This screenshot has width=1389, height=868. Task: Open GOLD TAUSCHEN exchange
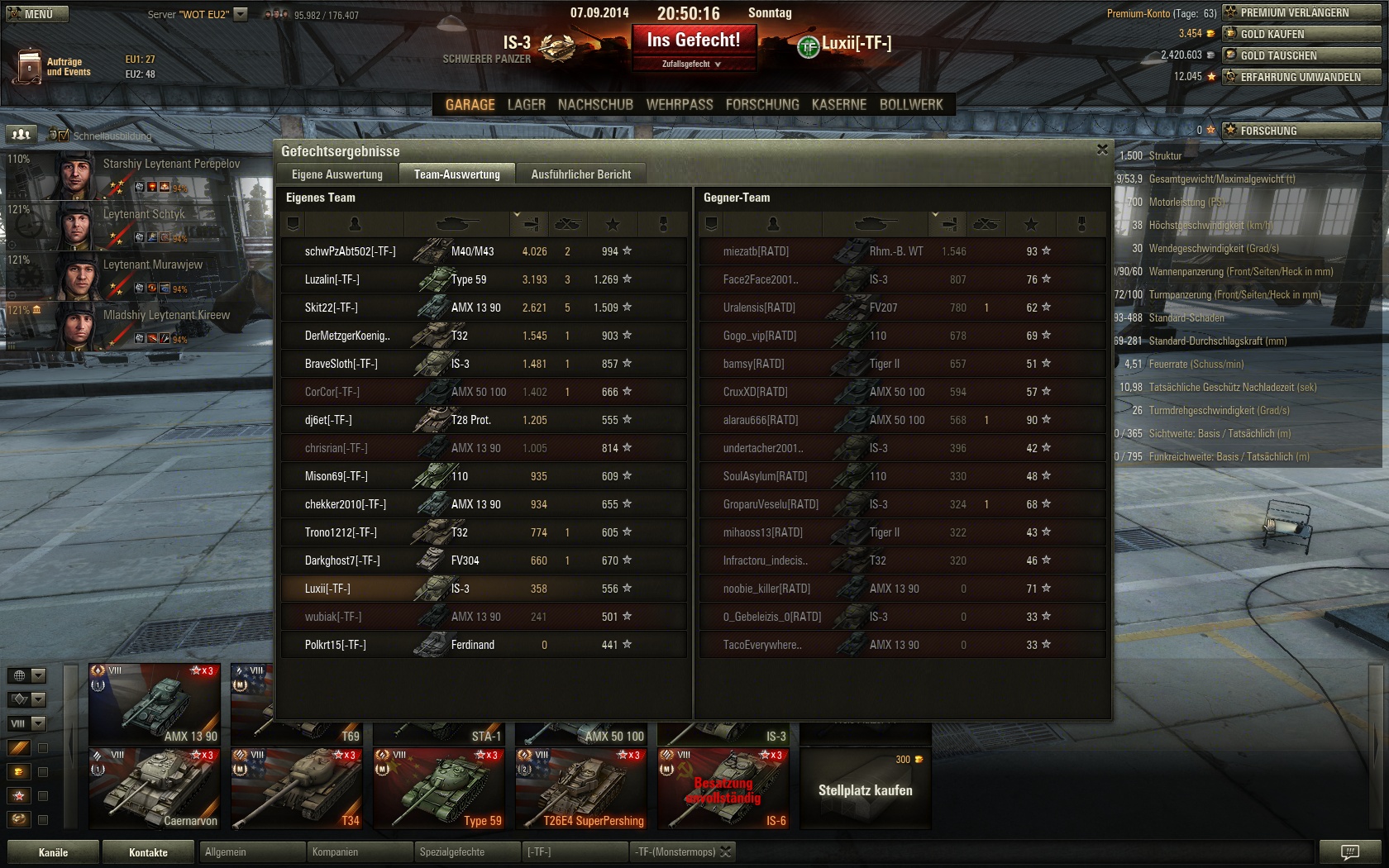[1301, 55]
